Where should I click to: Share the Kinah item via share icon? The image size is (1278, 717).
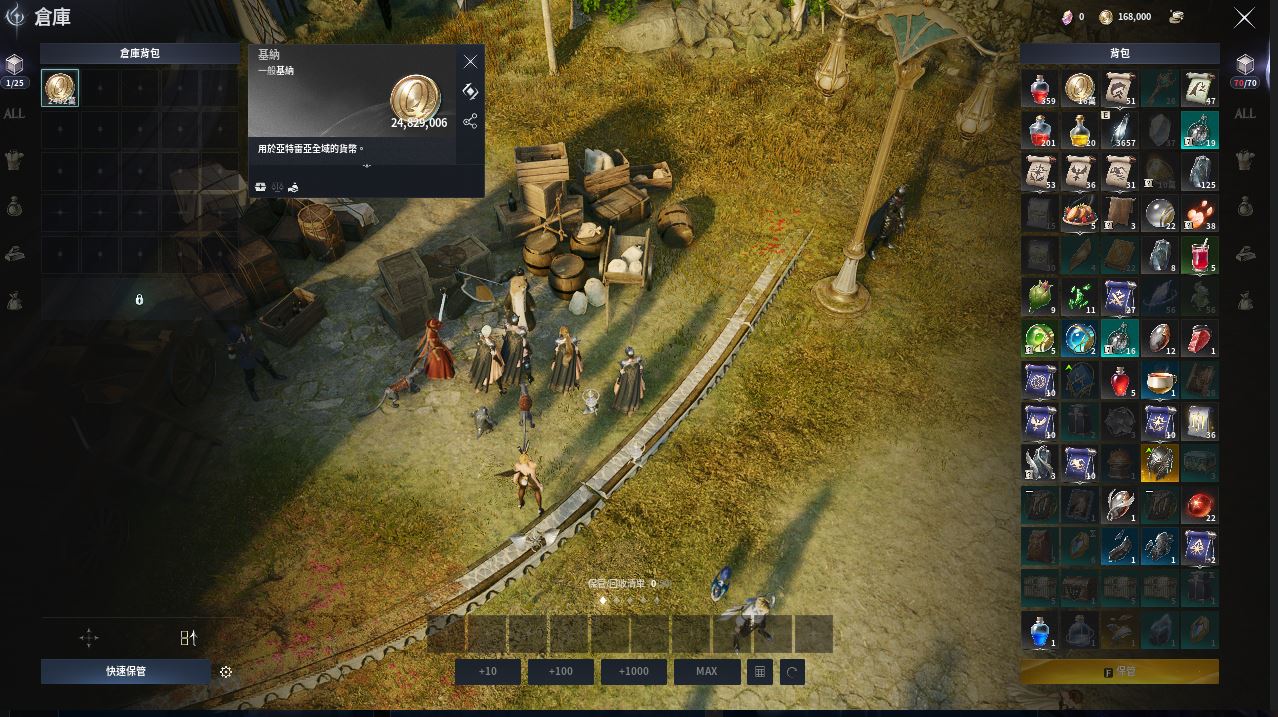(x=470, y=121)
